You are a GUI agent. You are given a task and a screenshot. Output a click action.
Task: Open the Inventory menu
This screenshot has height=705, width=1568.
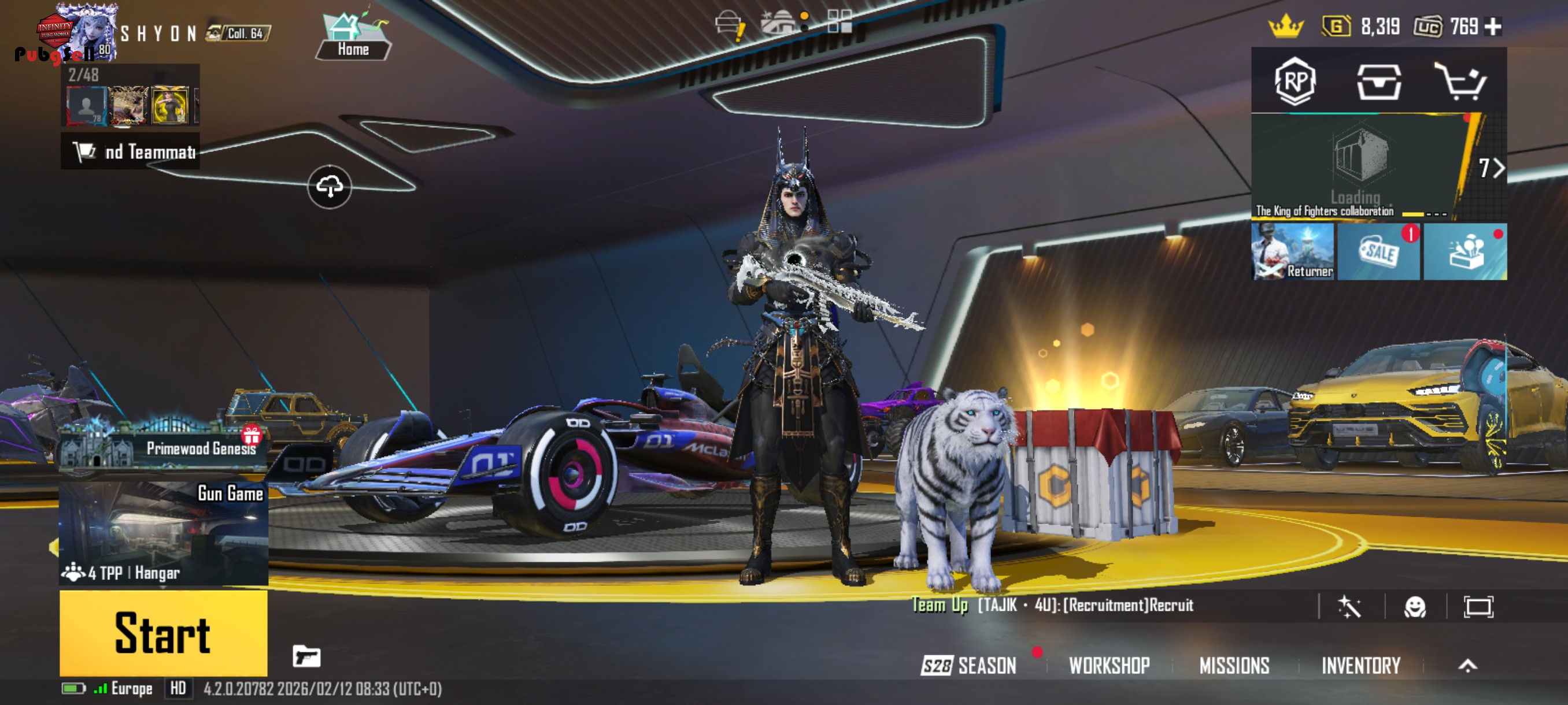[x=1360, y=666]
